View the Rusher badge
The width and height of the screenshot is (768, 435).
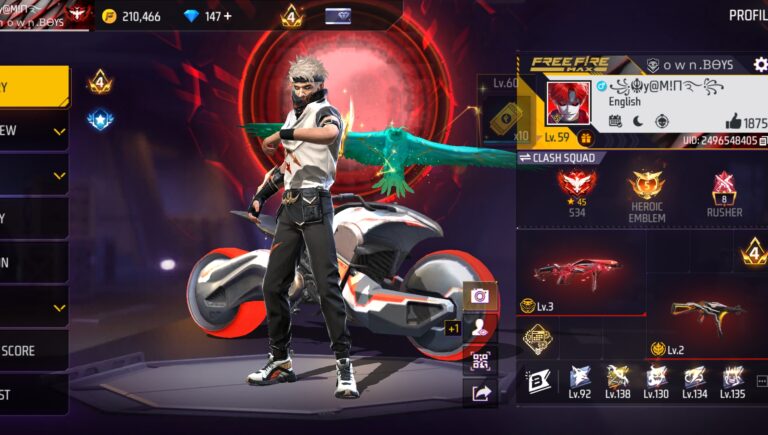pos(724,190)
